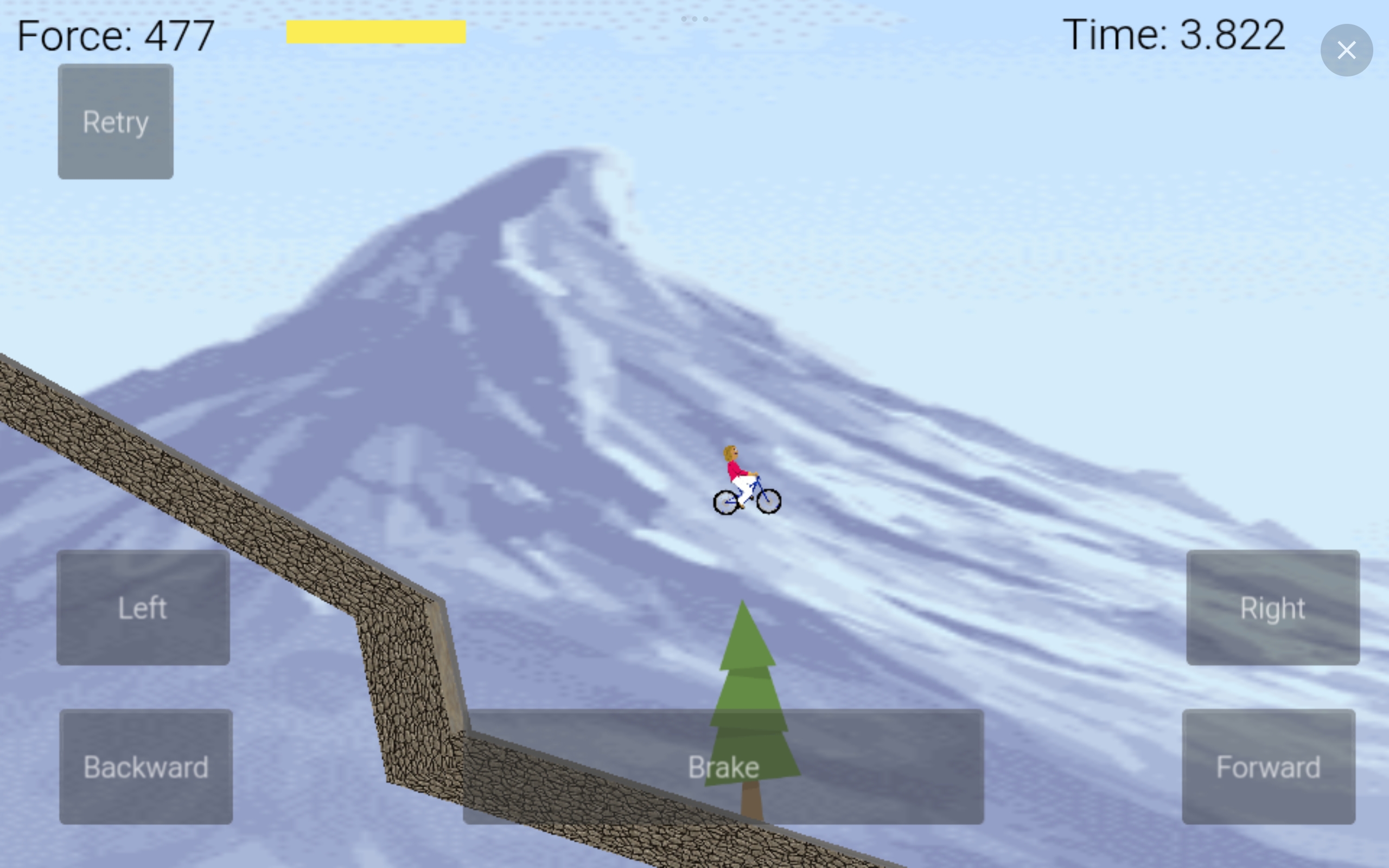This screenshot has height=868, width=1389.
Task: Open the three-dot handle menu
Action: pyautogui.click(x=694, y=18)
